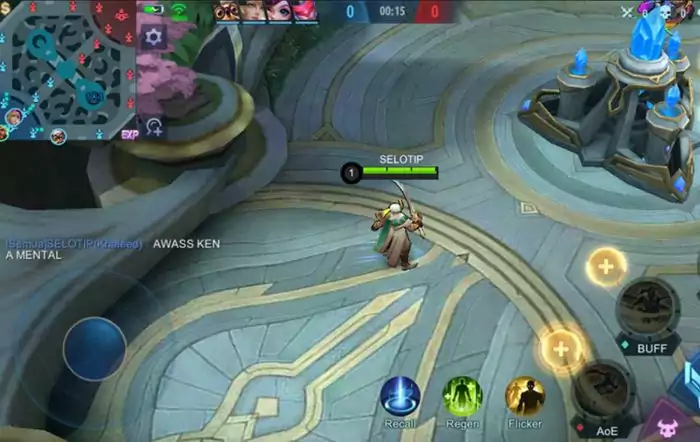This screenshot has width=700, height=442.
Task: Open the settings gear menu
Action: coord(153,37)
